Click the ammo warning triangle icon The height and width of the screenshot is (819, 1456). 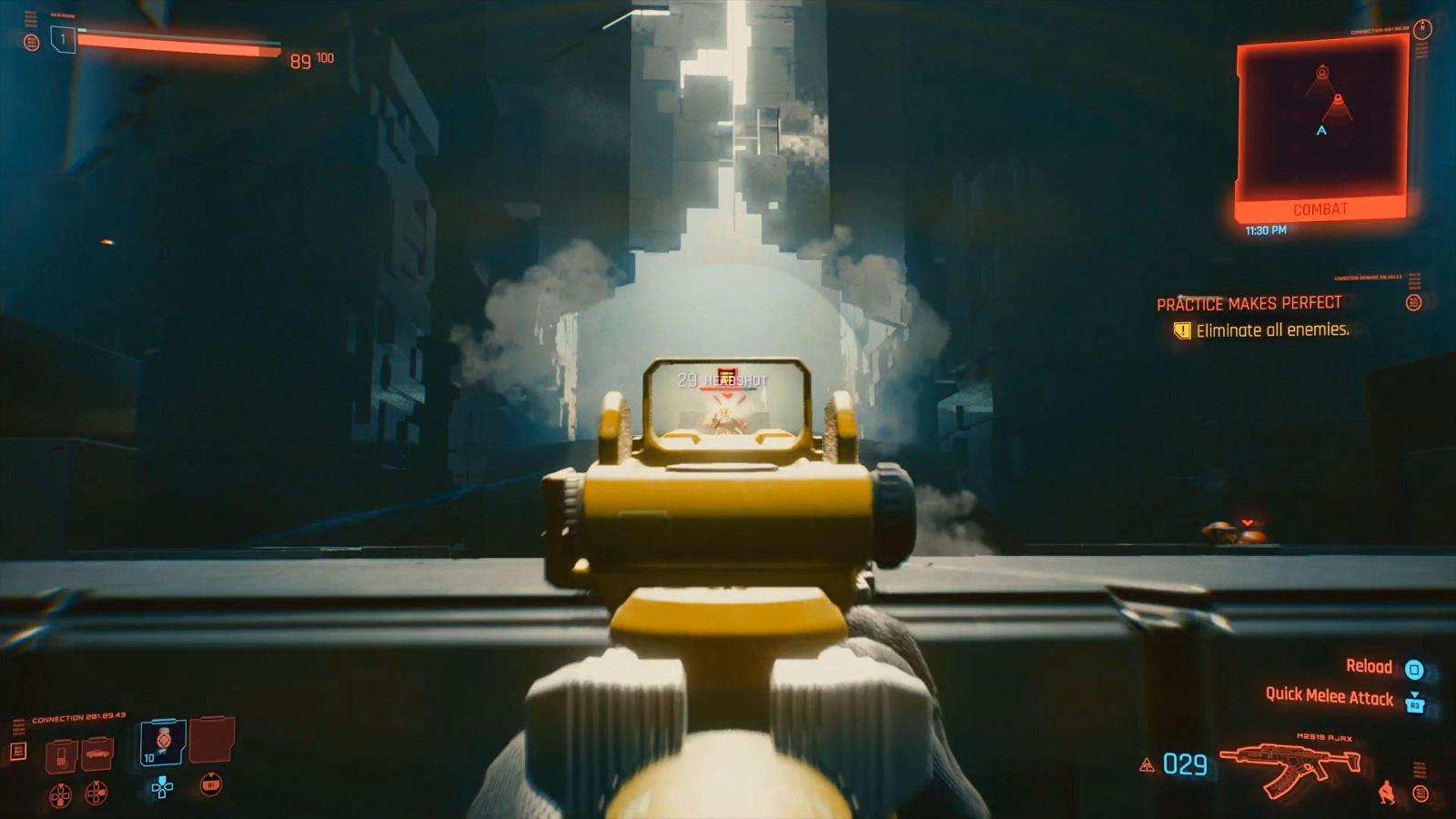[x=1147, y=764]
